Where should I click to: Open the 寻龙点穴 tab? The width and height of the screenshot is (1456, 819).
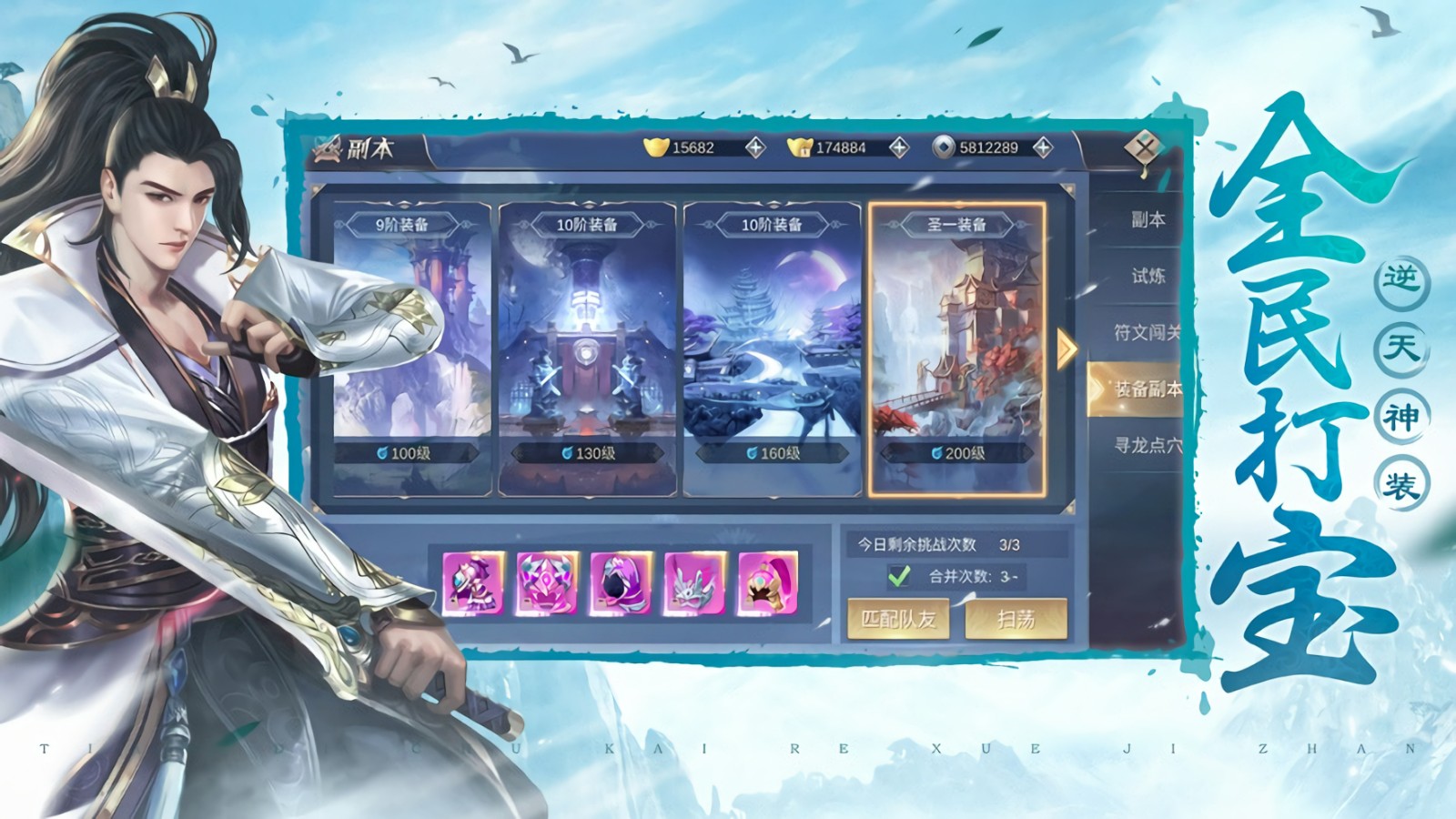click(1148, 445)
